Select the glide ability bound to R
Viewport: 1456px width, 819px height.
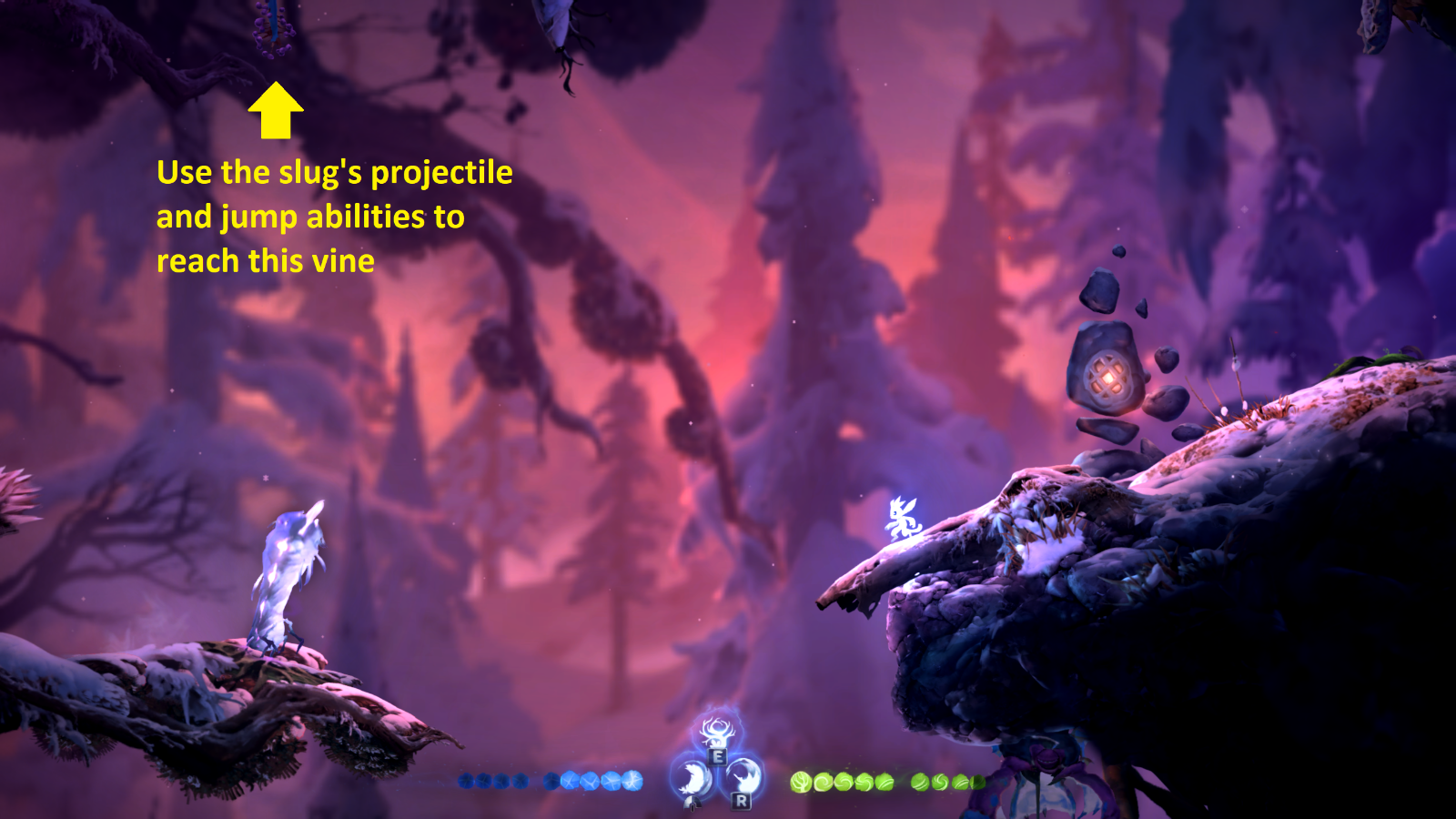(x=742, y=775)
